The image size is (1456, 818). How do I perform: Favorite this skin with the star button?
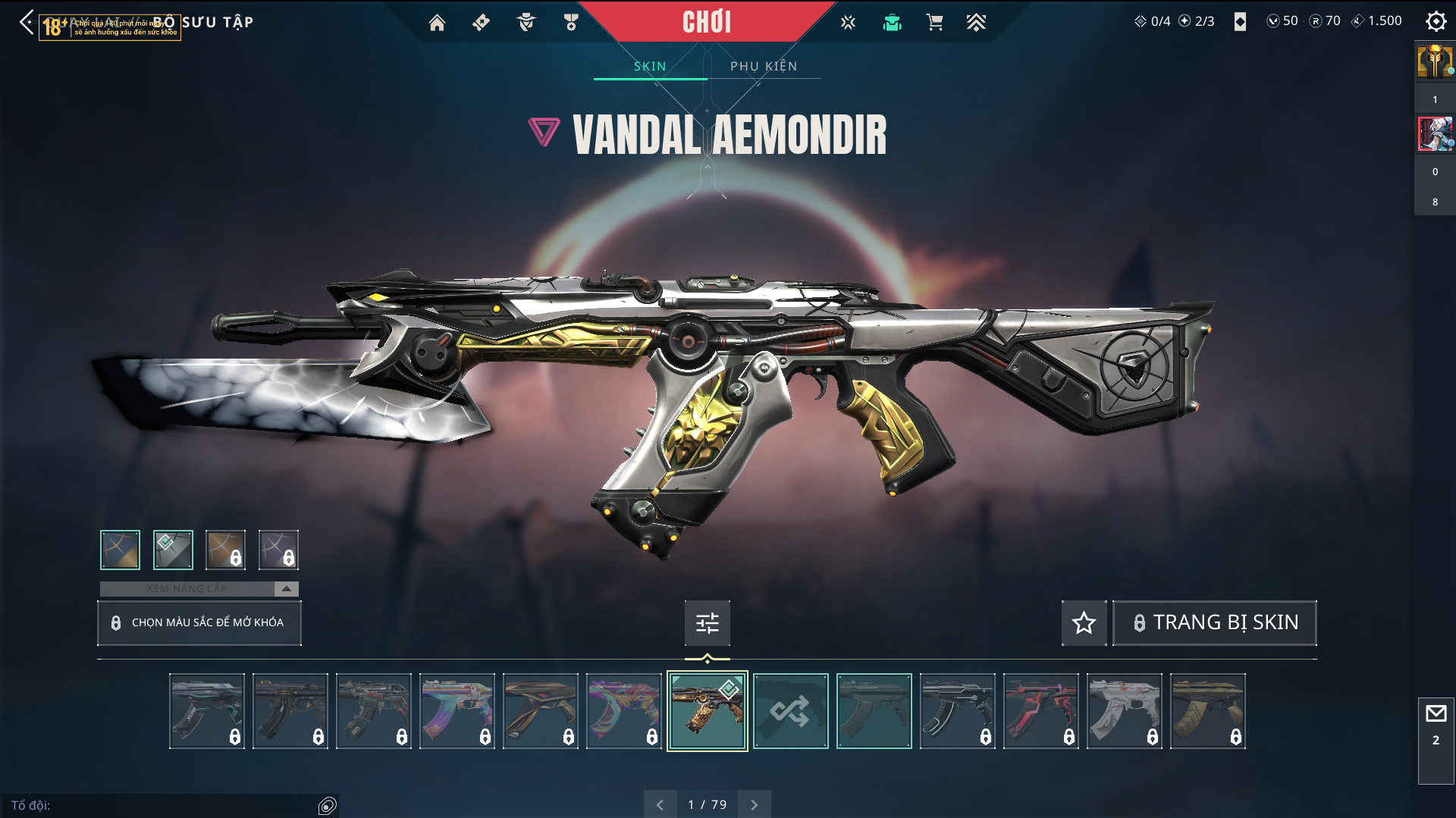(x=1084, y=622)
